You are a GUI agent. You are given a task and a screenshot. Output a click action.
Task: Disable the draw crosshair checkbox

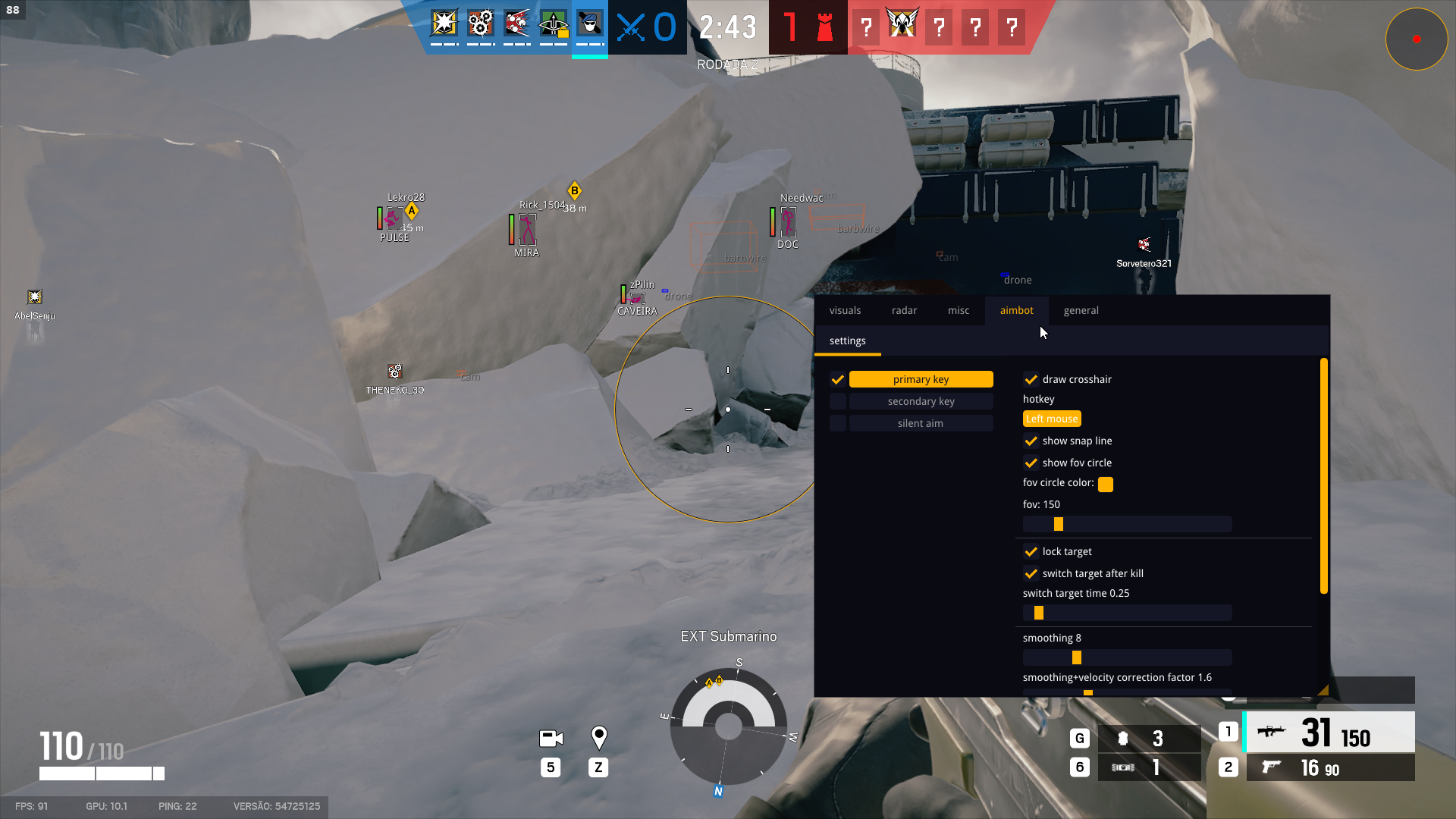(x=1031, y=379)
